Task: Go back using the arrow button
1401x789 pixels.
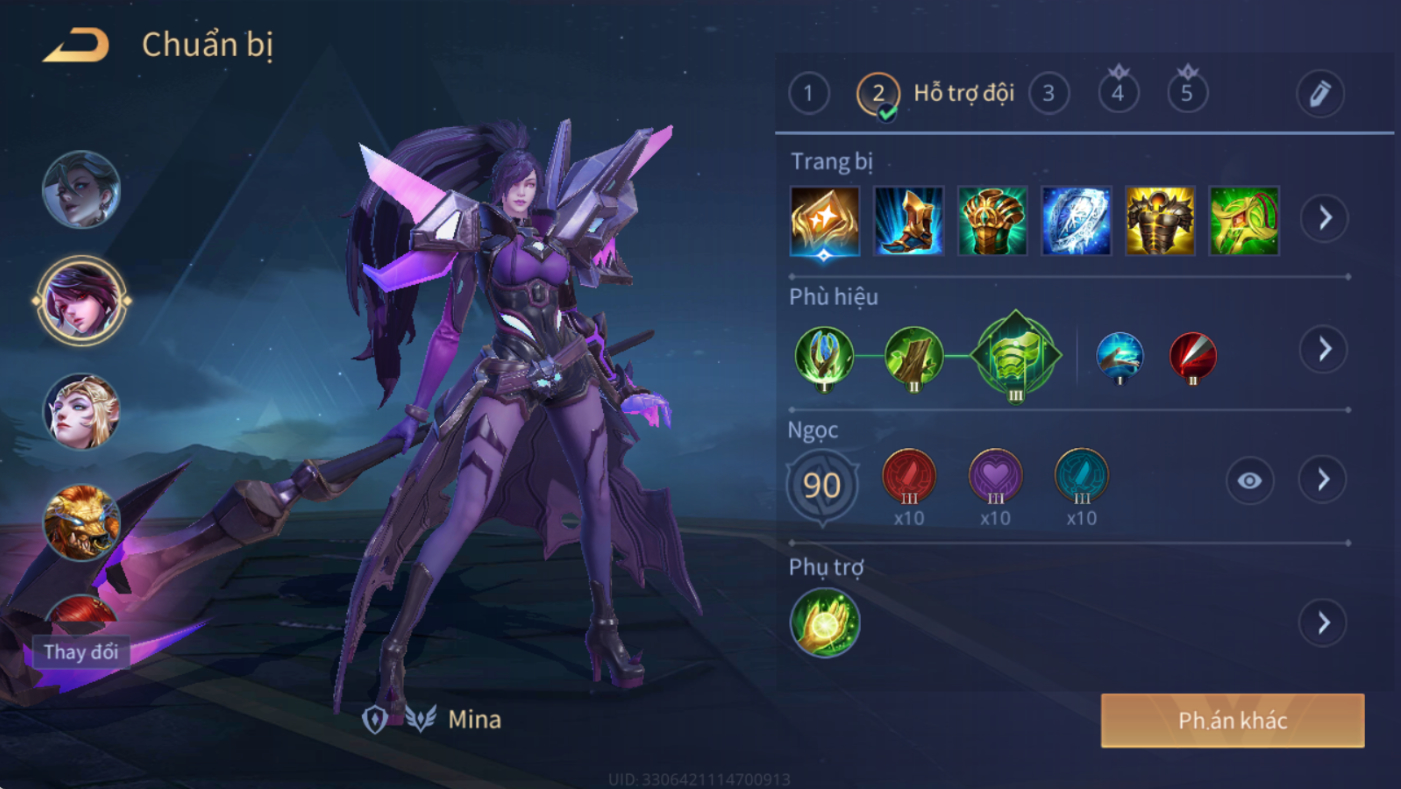Action: 76,45
